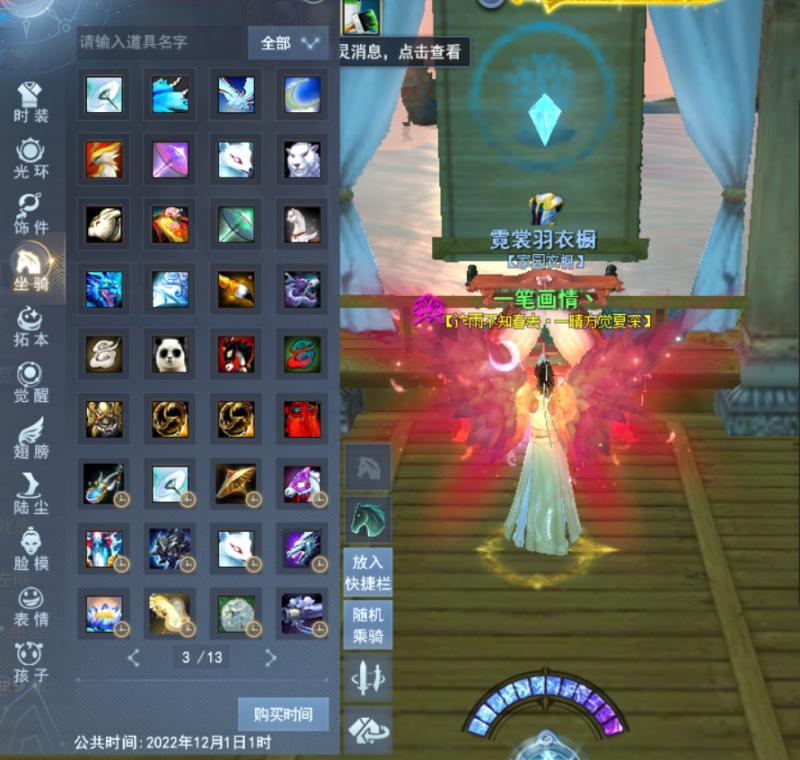
Task: Select the white rabbit mount icon
Action: click(104, 224)
